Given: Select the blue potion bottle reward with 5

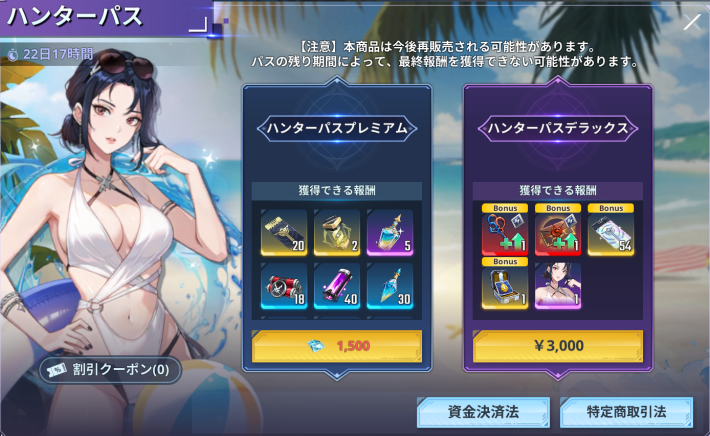Looking at the screenshot, I should coord(389,232).
